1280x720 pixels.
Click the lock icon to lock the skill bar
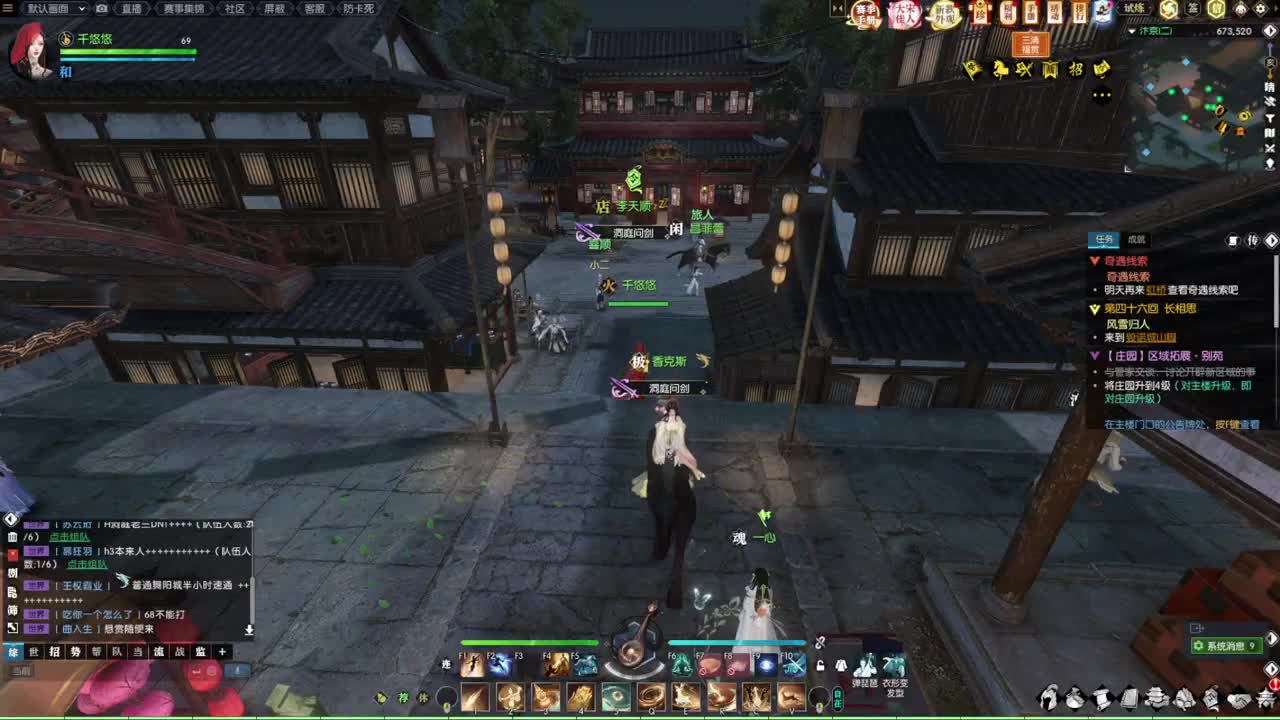tap(821, 666)
